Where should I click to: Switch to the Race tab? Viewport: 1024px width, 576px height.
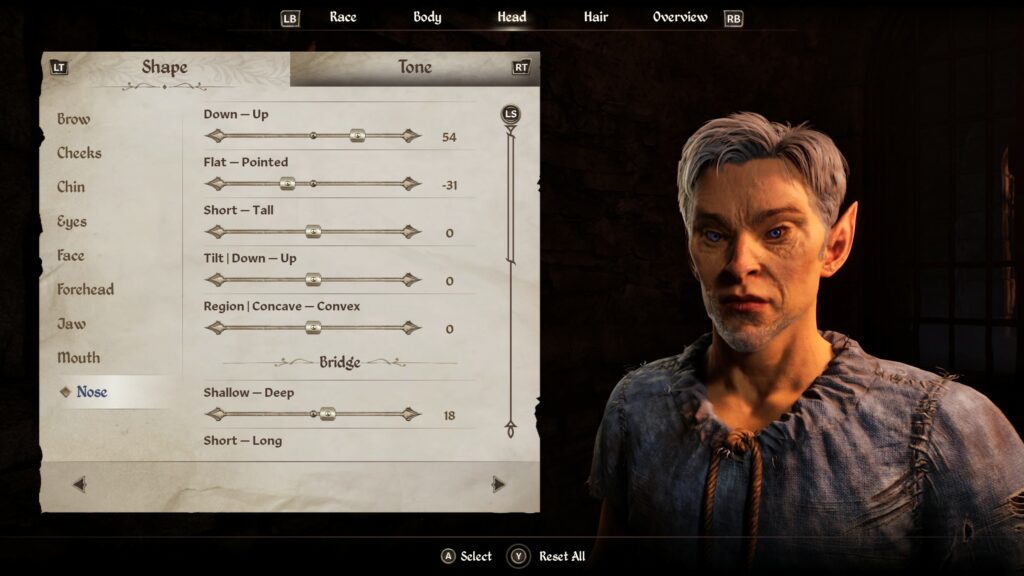point(343,17)
